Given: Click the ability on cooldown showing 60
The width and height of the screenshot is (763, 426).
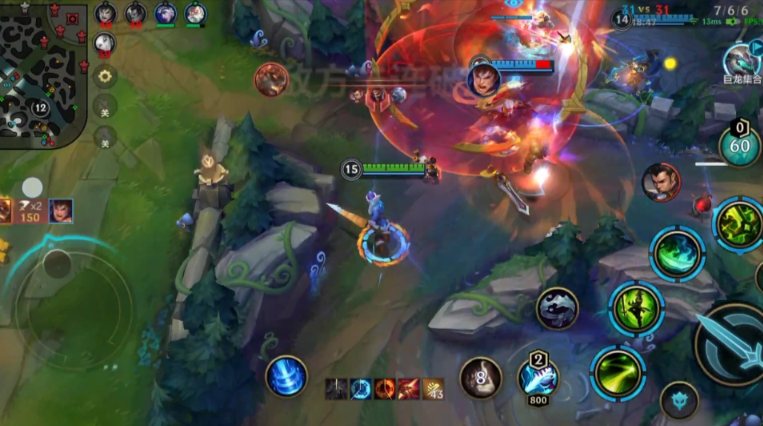Looking at the screenshot, I should click(739, 146).
